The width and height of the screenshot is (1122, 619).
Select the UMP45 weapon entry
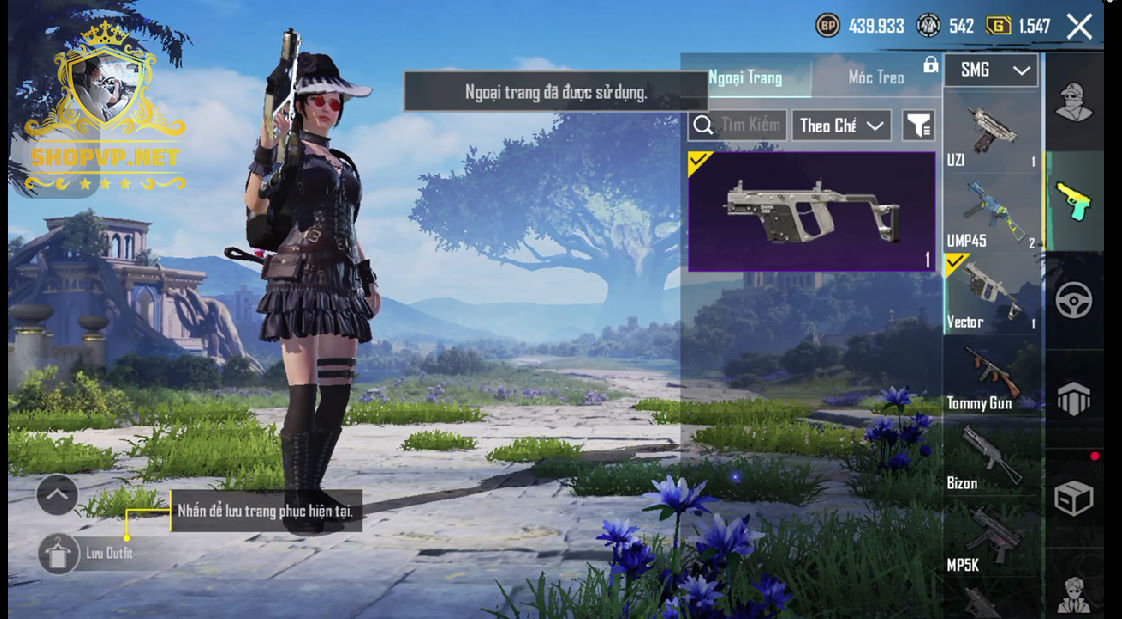[992, 212]
